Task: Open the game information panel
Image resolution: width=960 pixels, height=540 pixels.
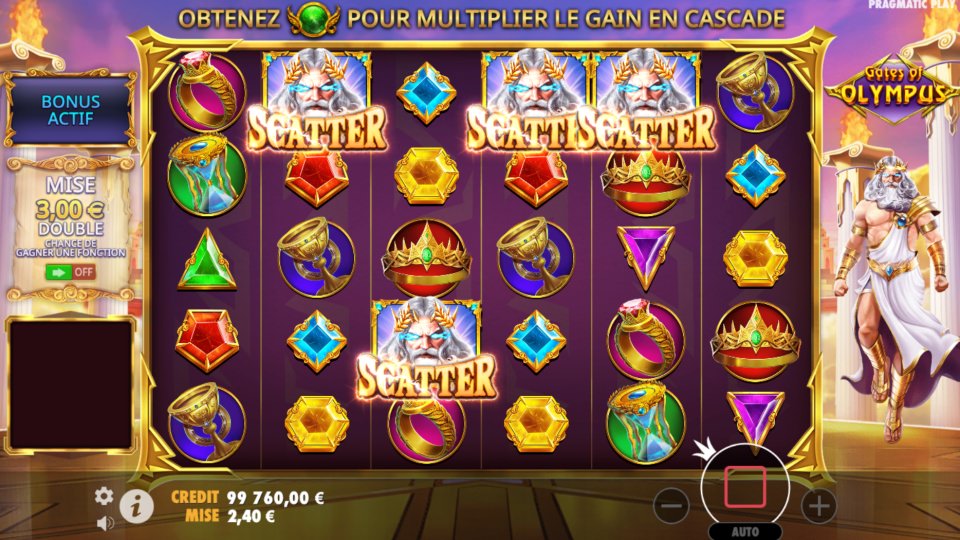Action: [136, 506]
